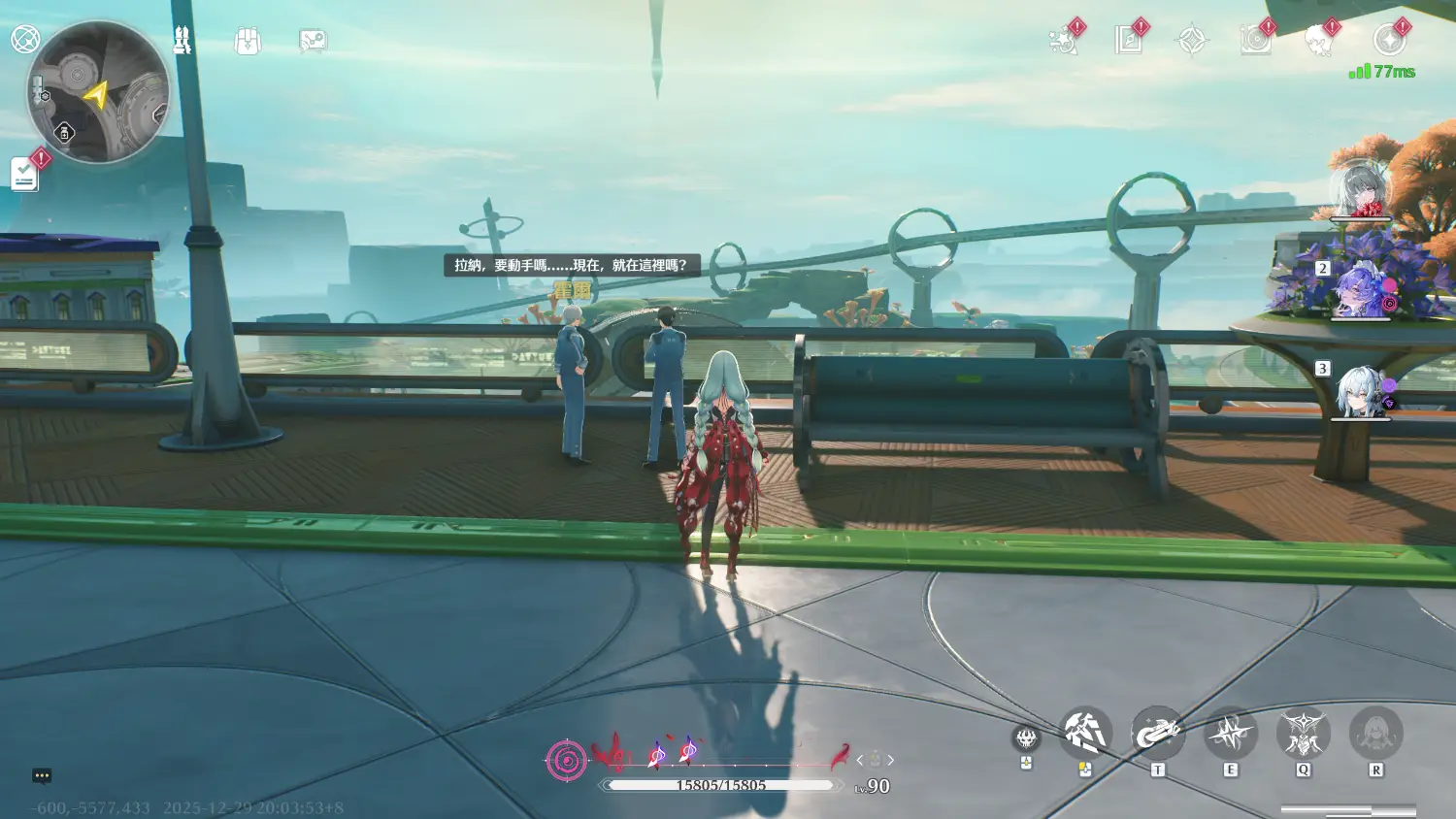The image size is (1456, 819).
Task: Click the round sparkle coin icon
Action: (1389, 41)
